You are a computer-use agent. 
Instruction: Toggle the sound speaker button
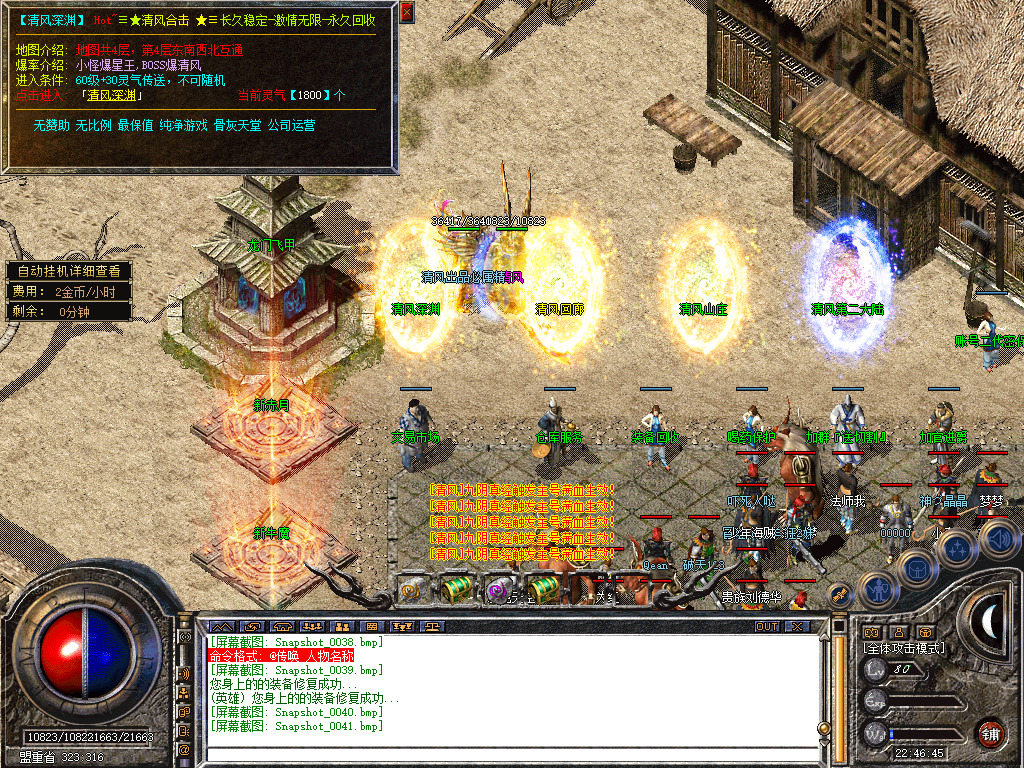[x=999, y=539]
